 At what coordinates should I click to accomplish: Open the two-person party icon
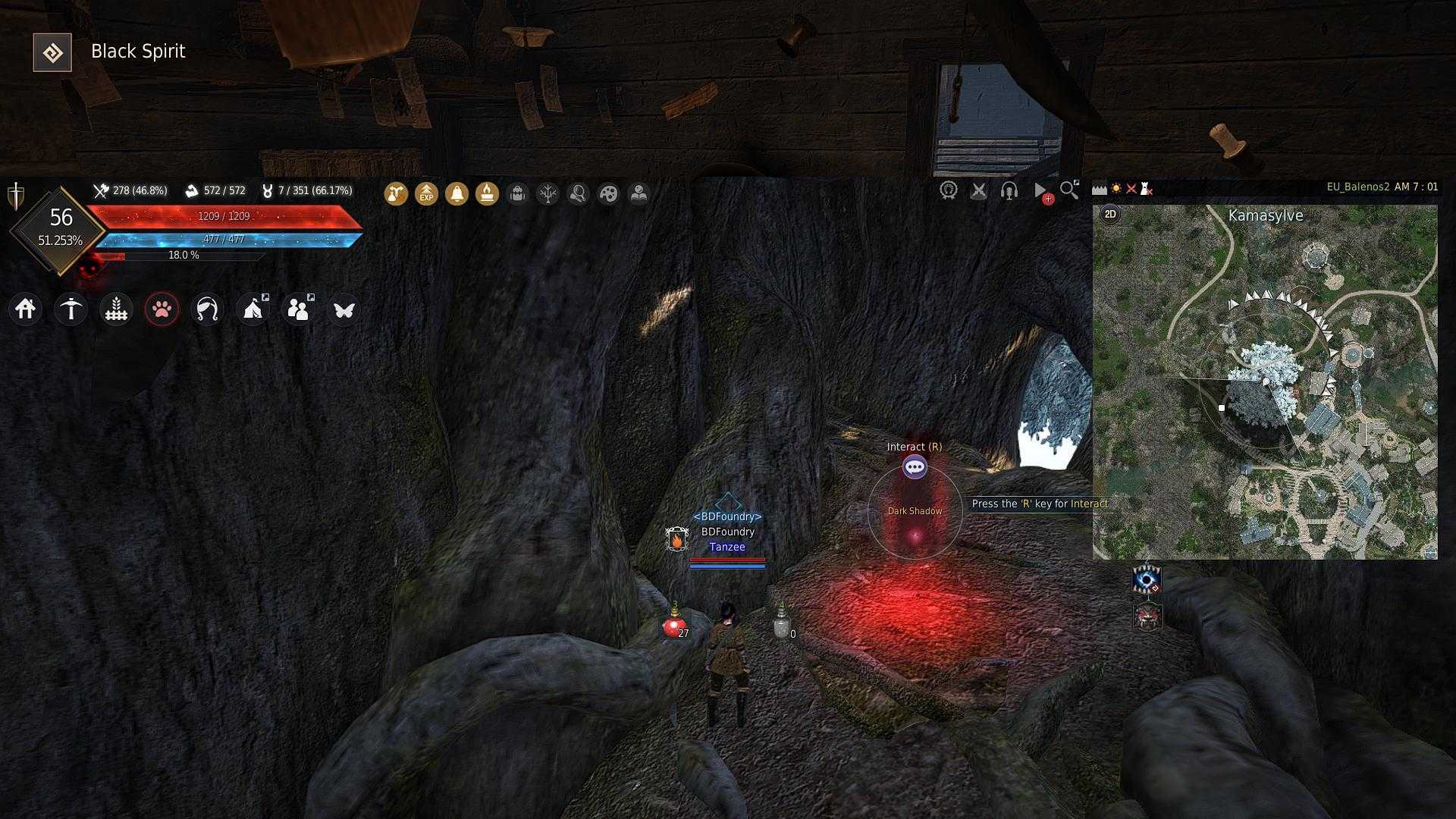tap(298, 309)
